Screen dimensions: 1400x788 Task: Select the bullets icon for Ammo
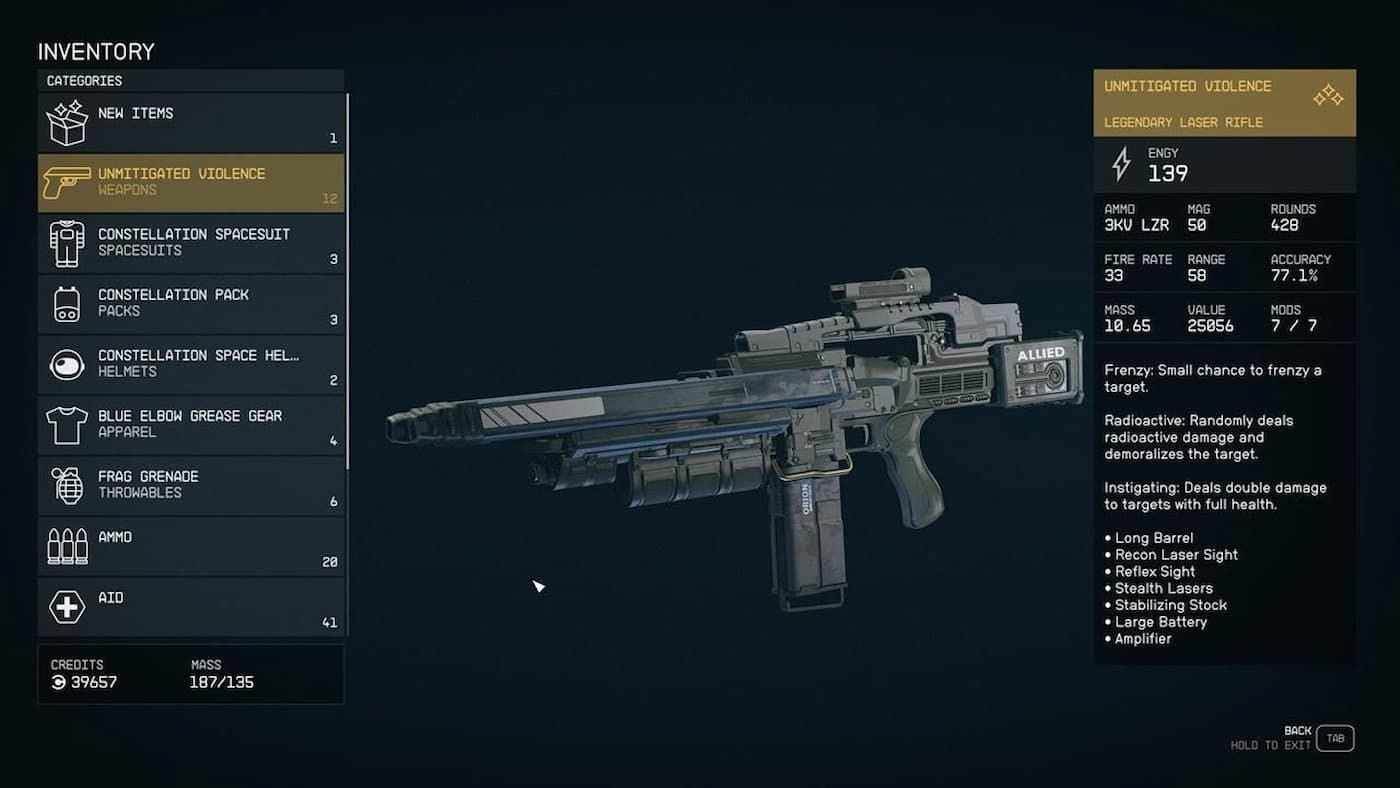[66, 546]
